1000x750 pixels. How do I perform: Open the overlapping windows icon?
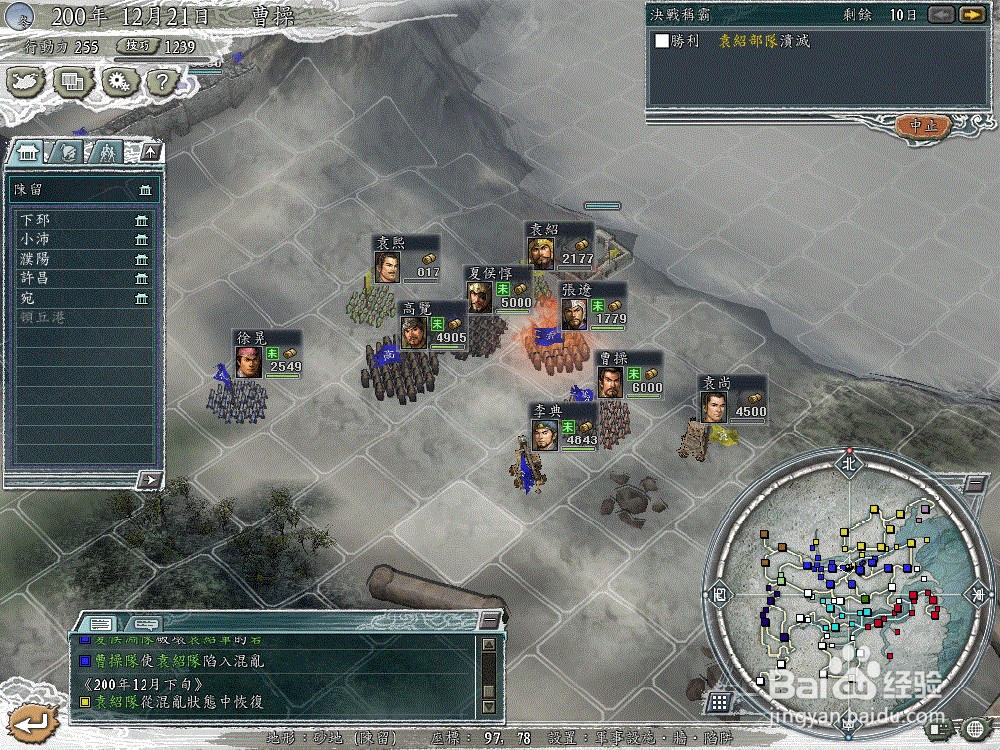tap(74, 81)
